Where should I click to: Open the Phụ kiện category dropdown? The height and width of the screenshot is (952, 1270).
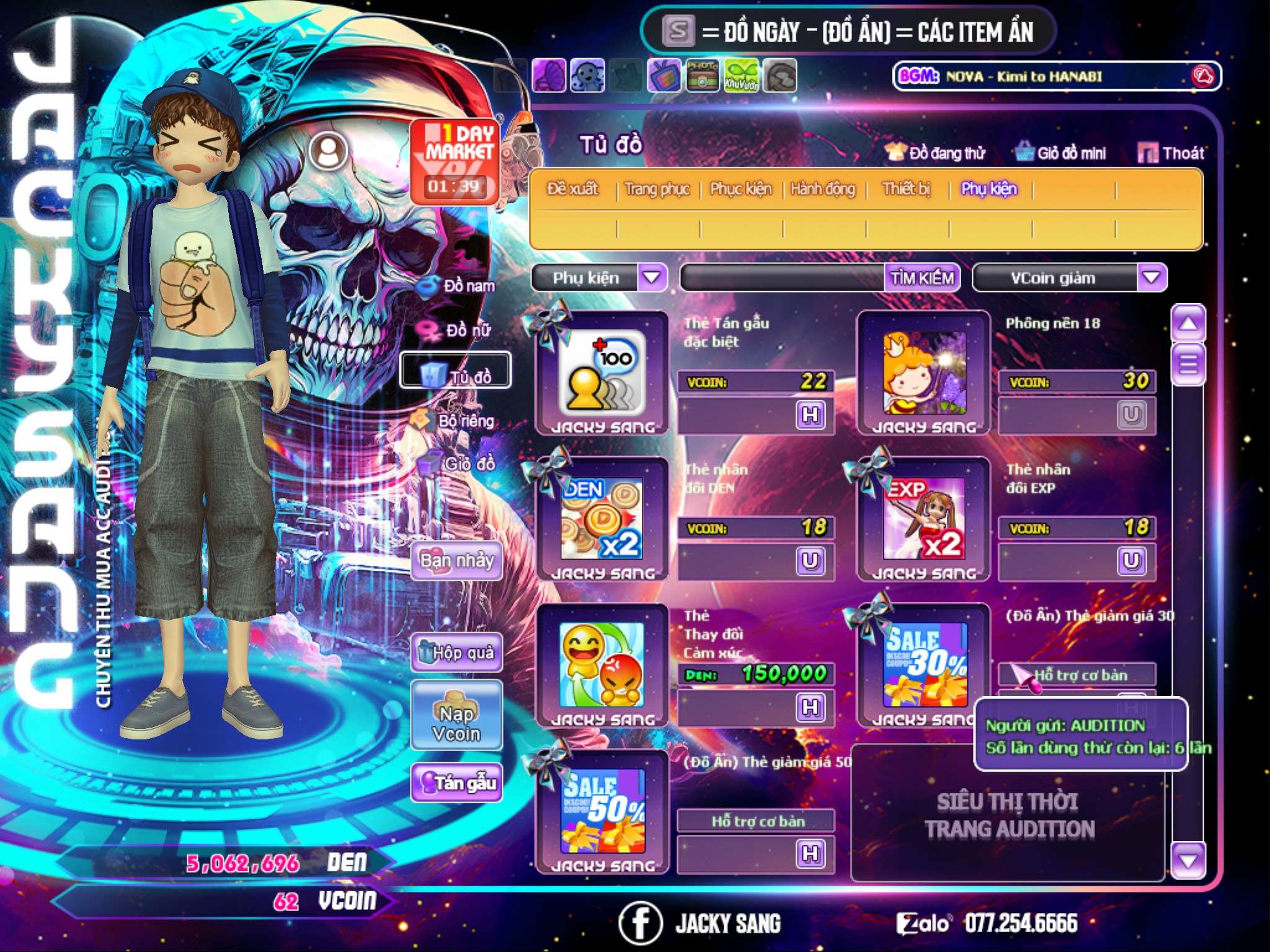(x=652, y=277)
